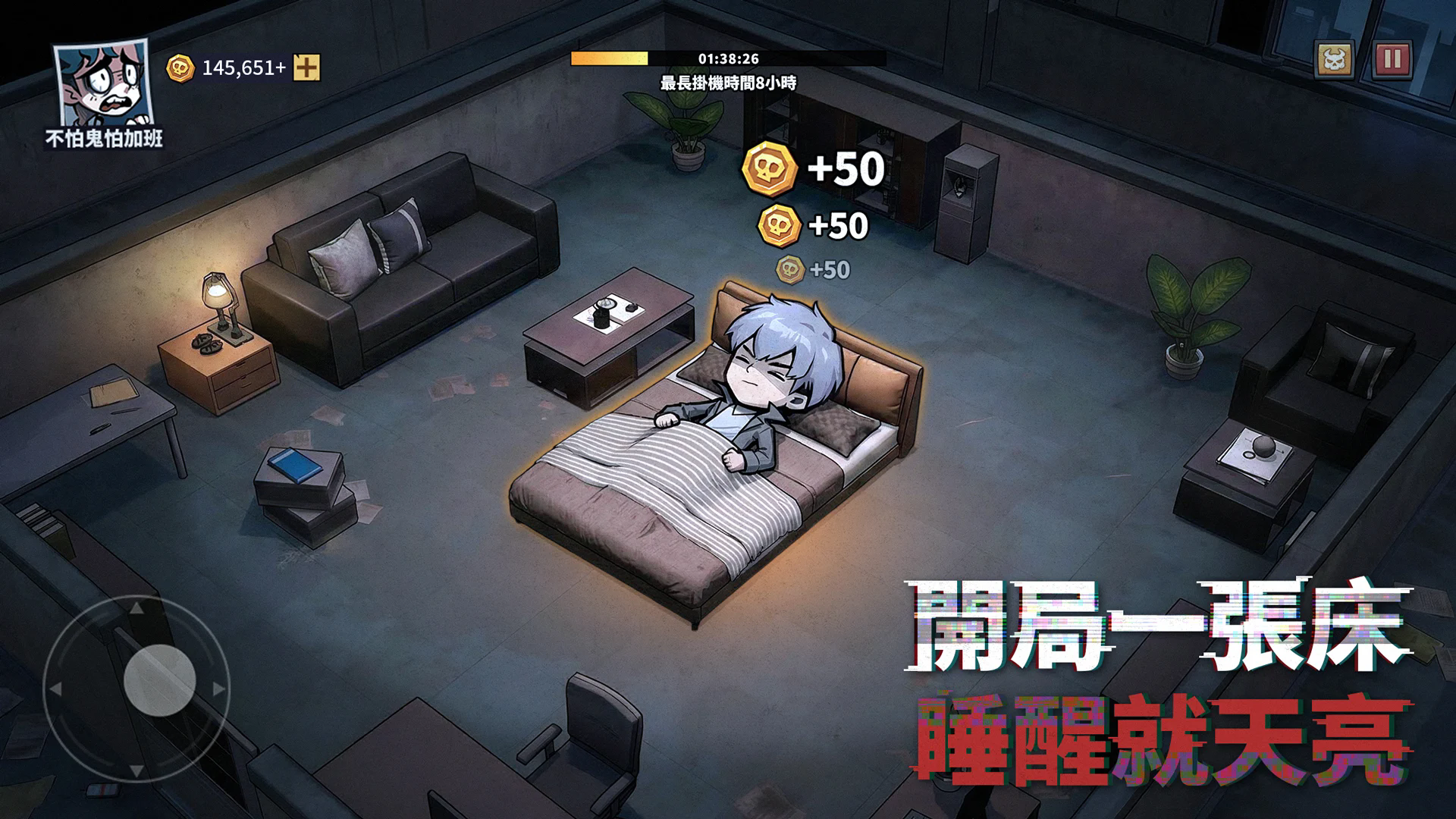Tap the skull coin currency icon

(180, 67)
